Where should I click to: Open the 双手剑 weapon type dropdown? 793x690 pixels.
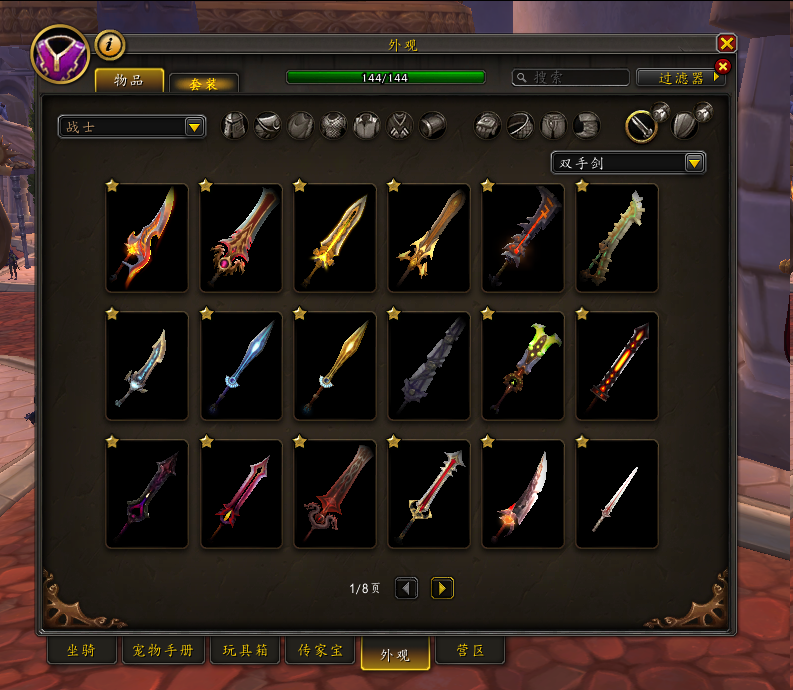tap(629, 162)
